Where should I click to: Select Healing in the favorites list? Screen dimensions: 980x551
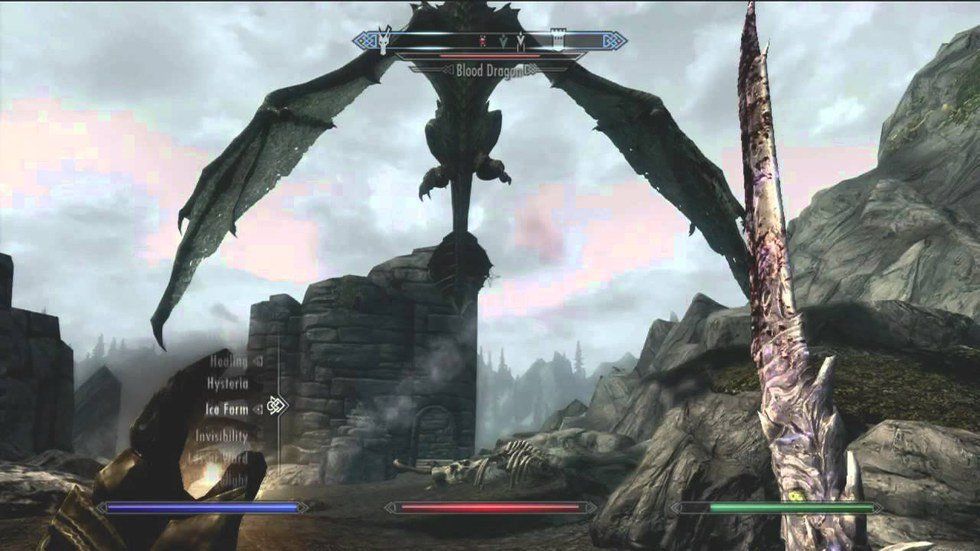[228, 361]
